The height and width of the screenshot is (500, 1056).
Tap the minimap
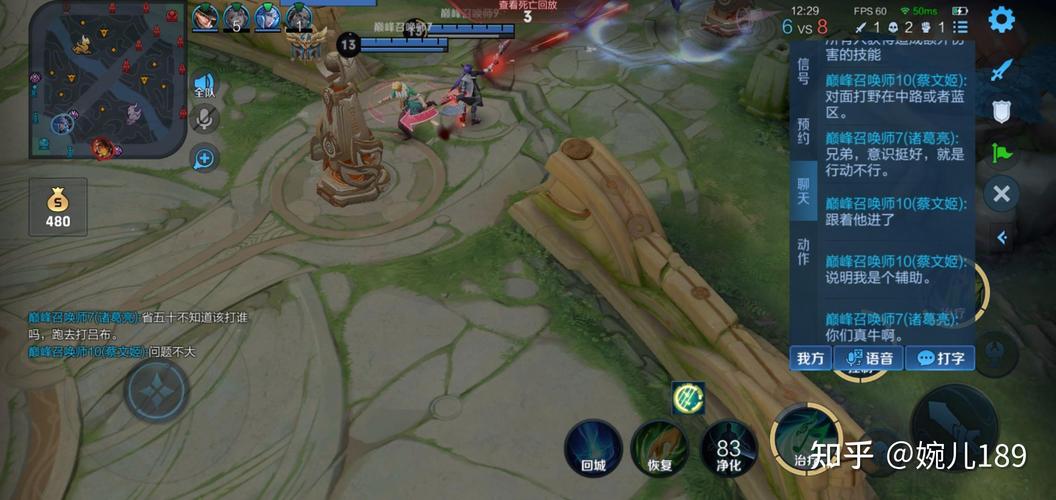click(x=107, y=80)
